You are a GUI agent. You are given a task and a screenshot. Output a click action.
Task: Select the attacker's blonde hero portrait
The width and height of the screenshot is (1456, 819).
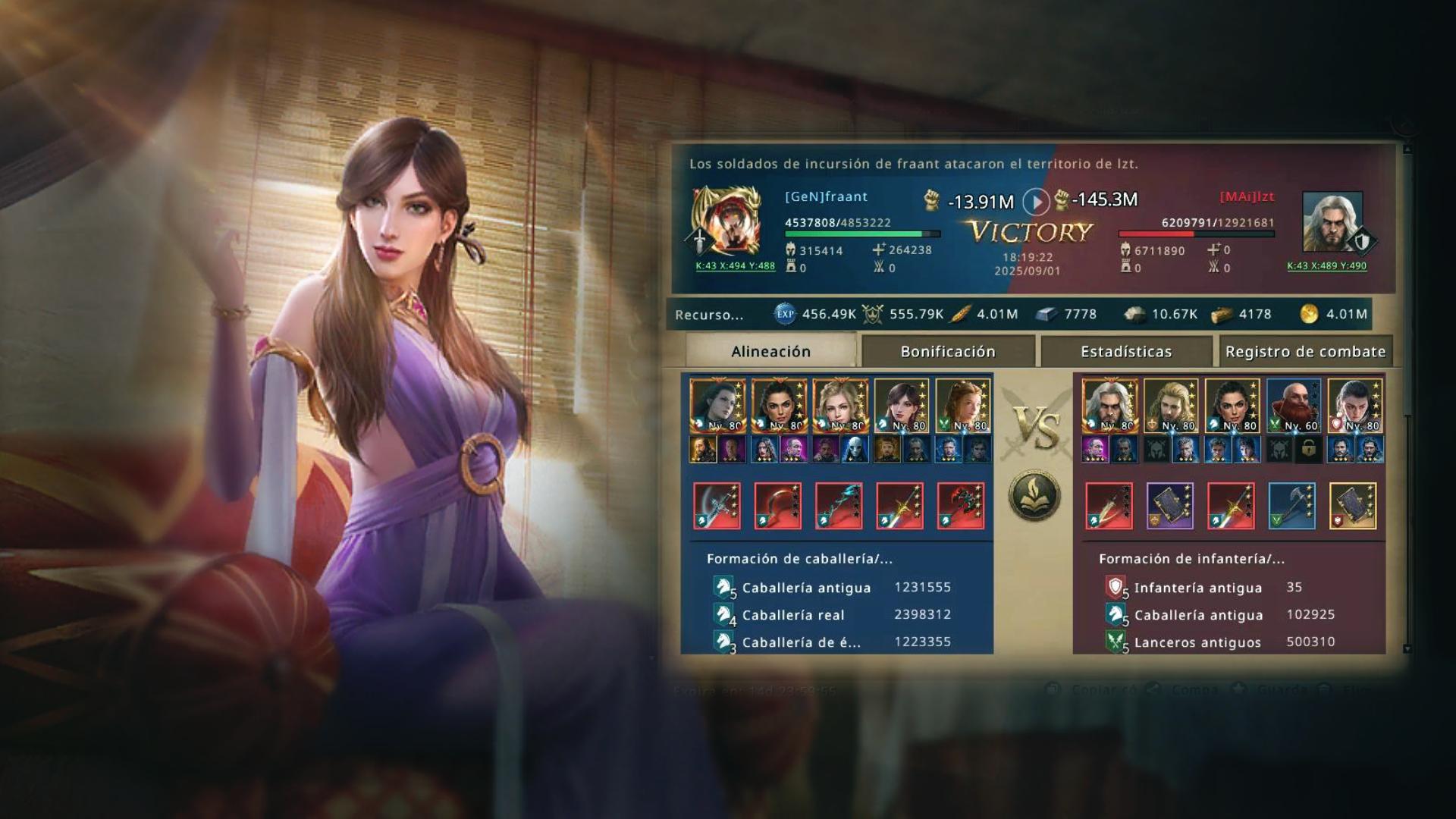pos(840,406)
